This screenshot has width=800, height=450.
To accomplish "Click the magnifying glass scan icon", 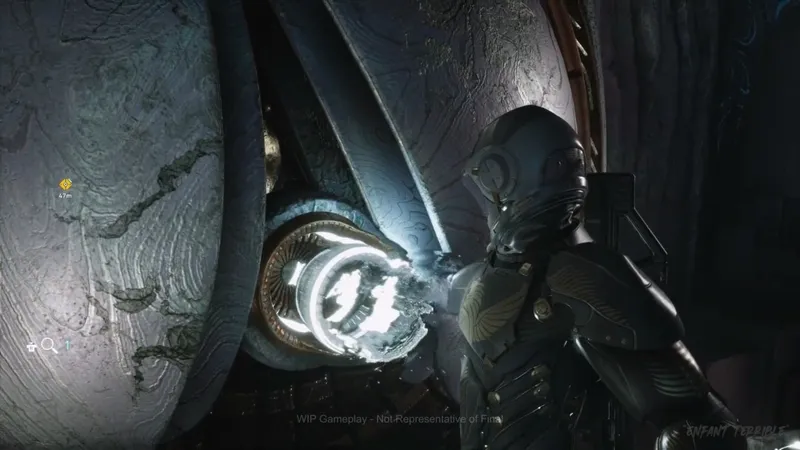I will 48,346.
